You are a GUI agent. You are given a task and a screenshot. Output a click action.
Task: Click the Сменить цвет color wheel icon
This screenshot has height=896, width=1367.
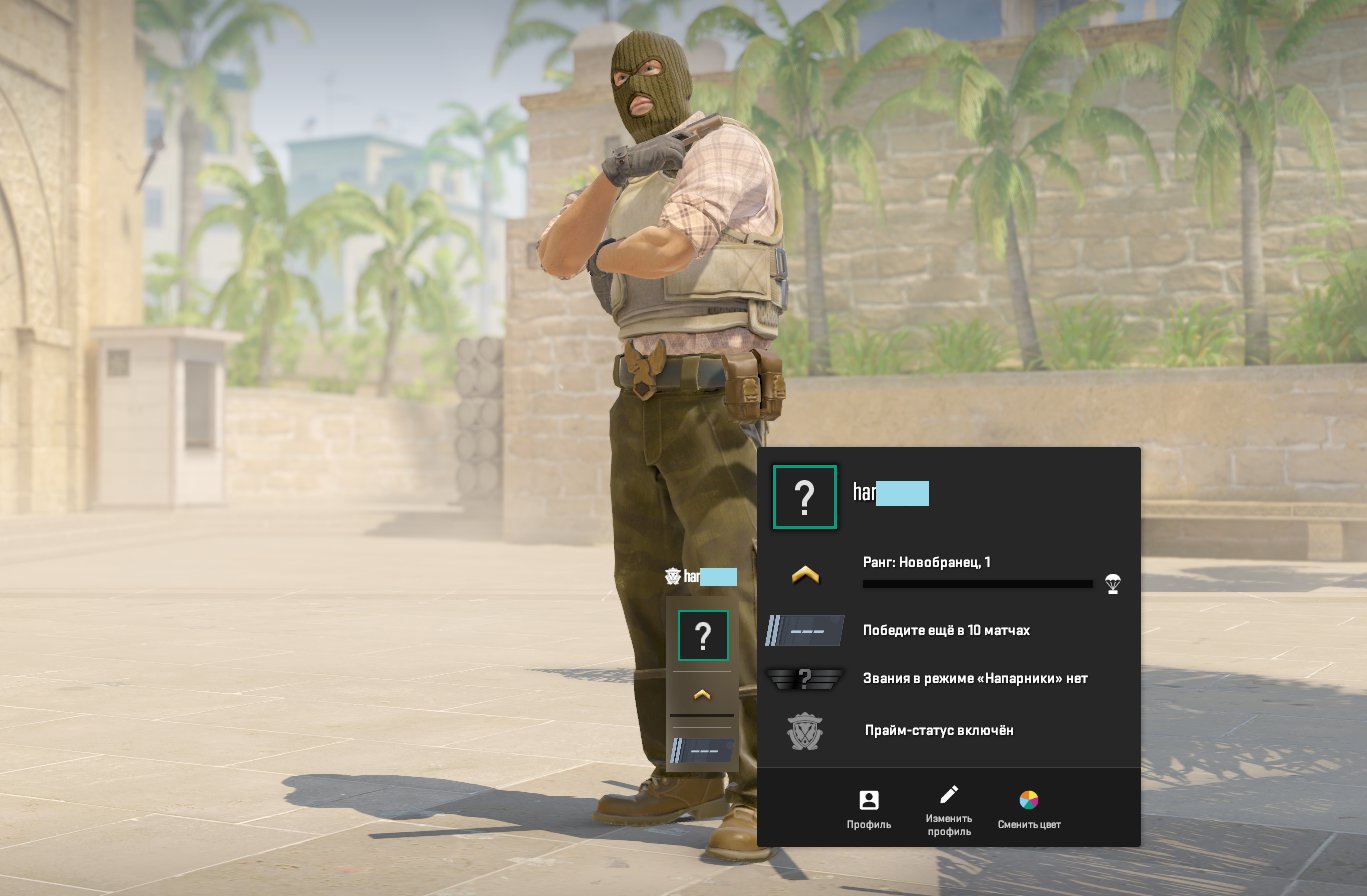[x=1027, y=800]
